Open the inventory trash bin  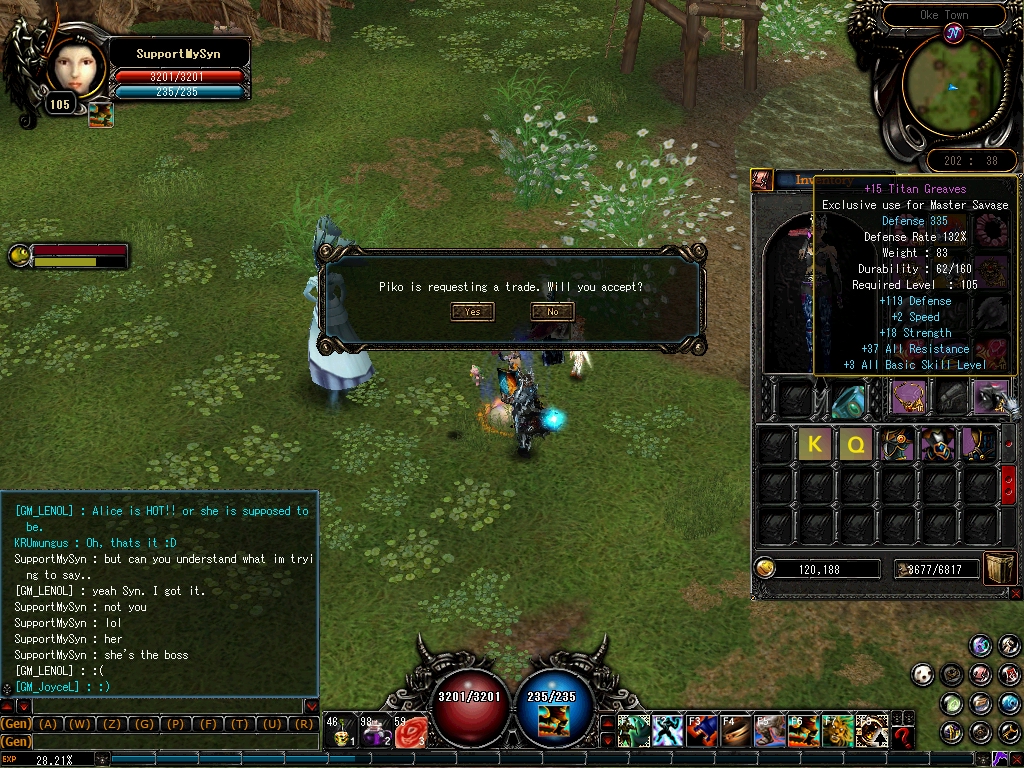(1000, 567)
